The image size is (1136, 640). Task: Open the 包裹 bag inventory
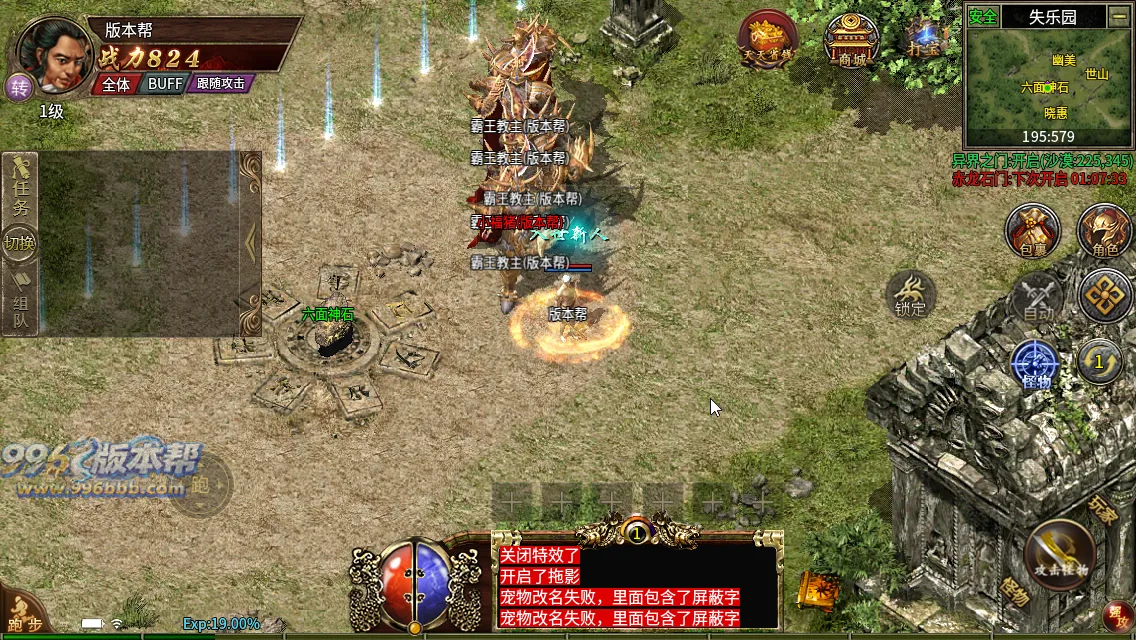(x=1033, y=231)
